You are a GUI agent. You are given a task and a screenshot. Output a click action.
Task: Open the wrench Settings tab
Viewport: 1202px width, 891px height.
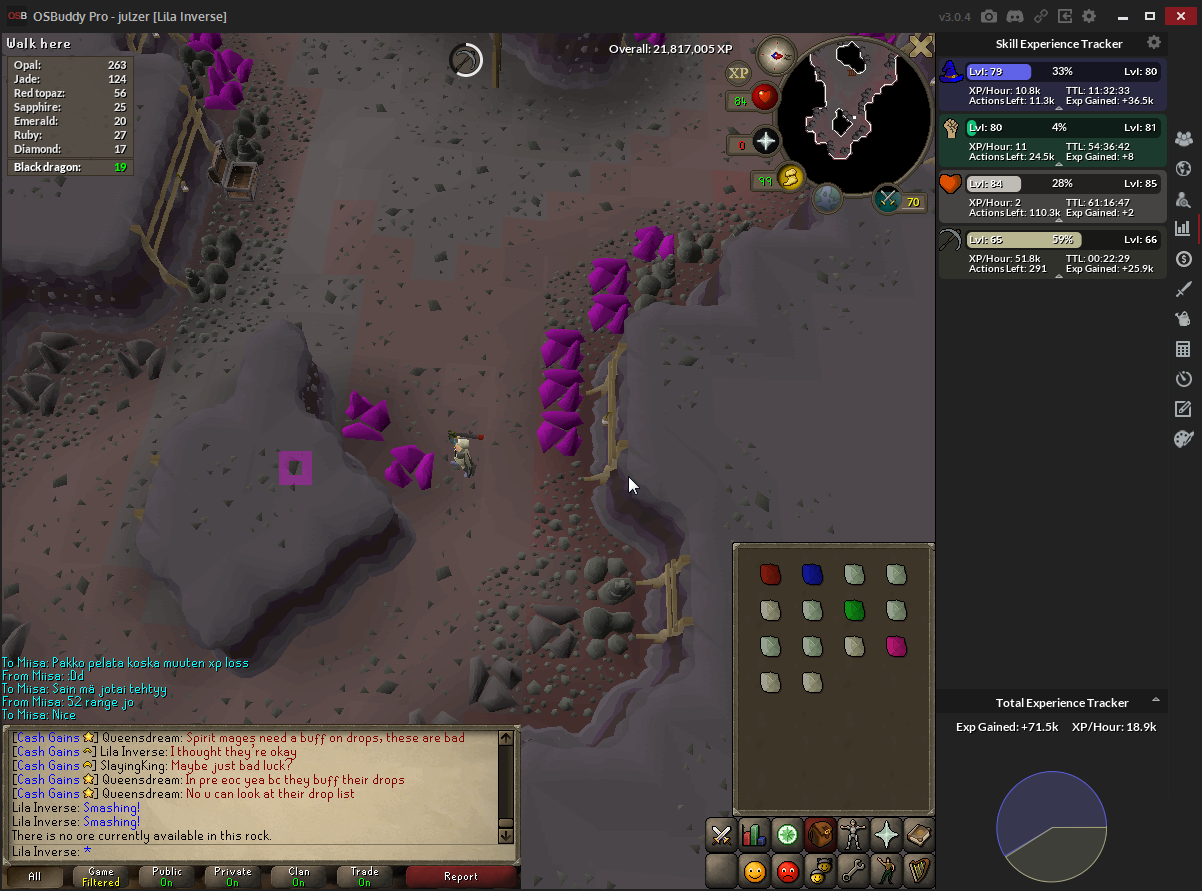[x=853, y=870]
